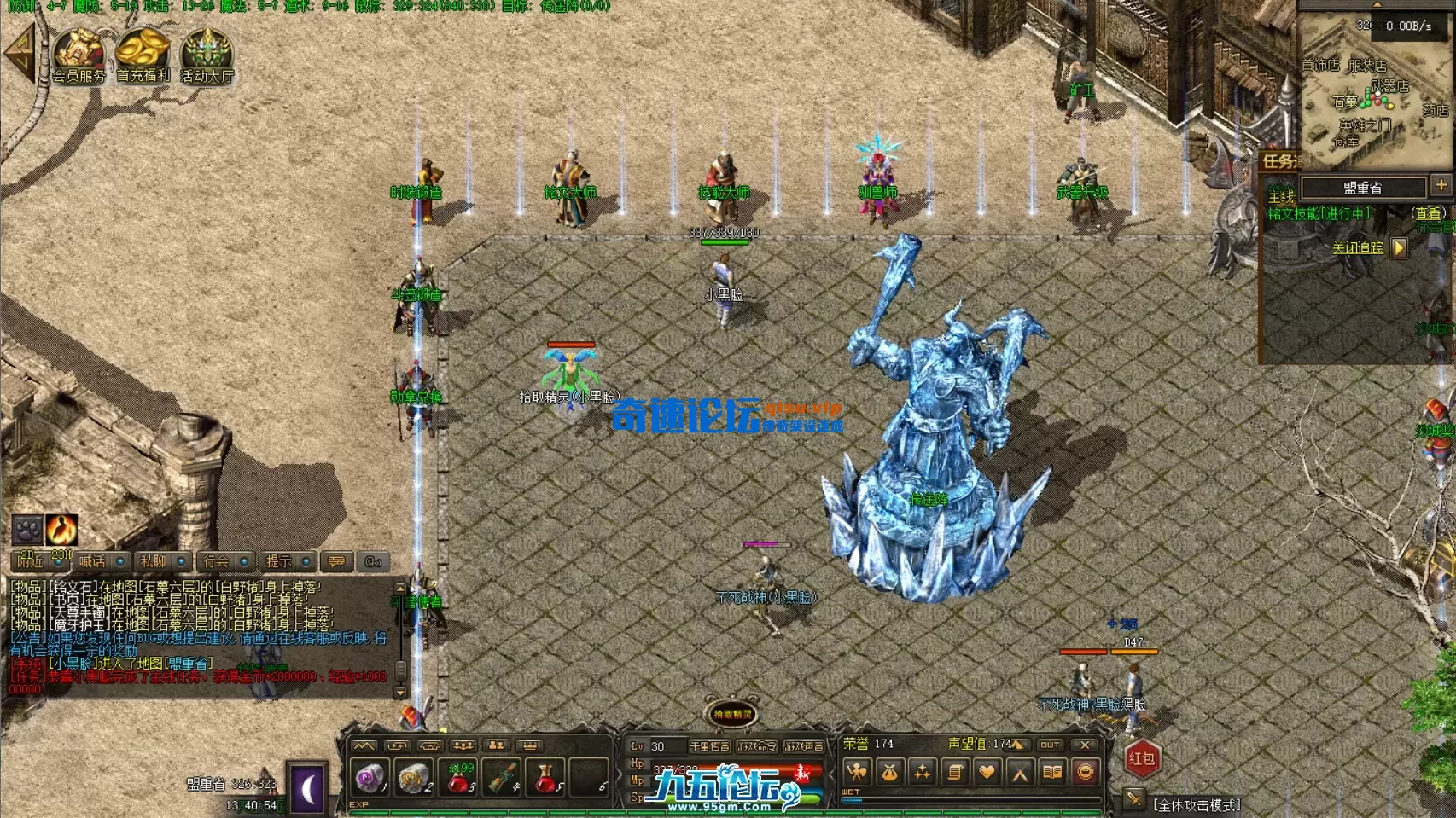This screenshot has width=1456, height=818.
Task: Select the 提示 chat tab
Action: 278,561
